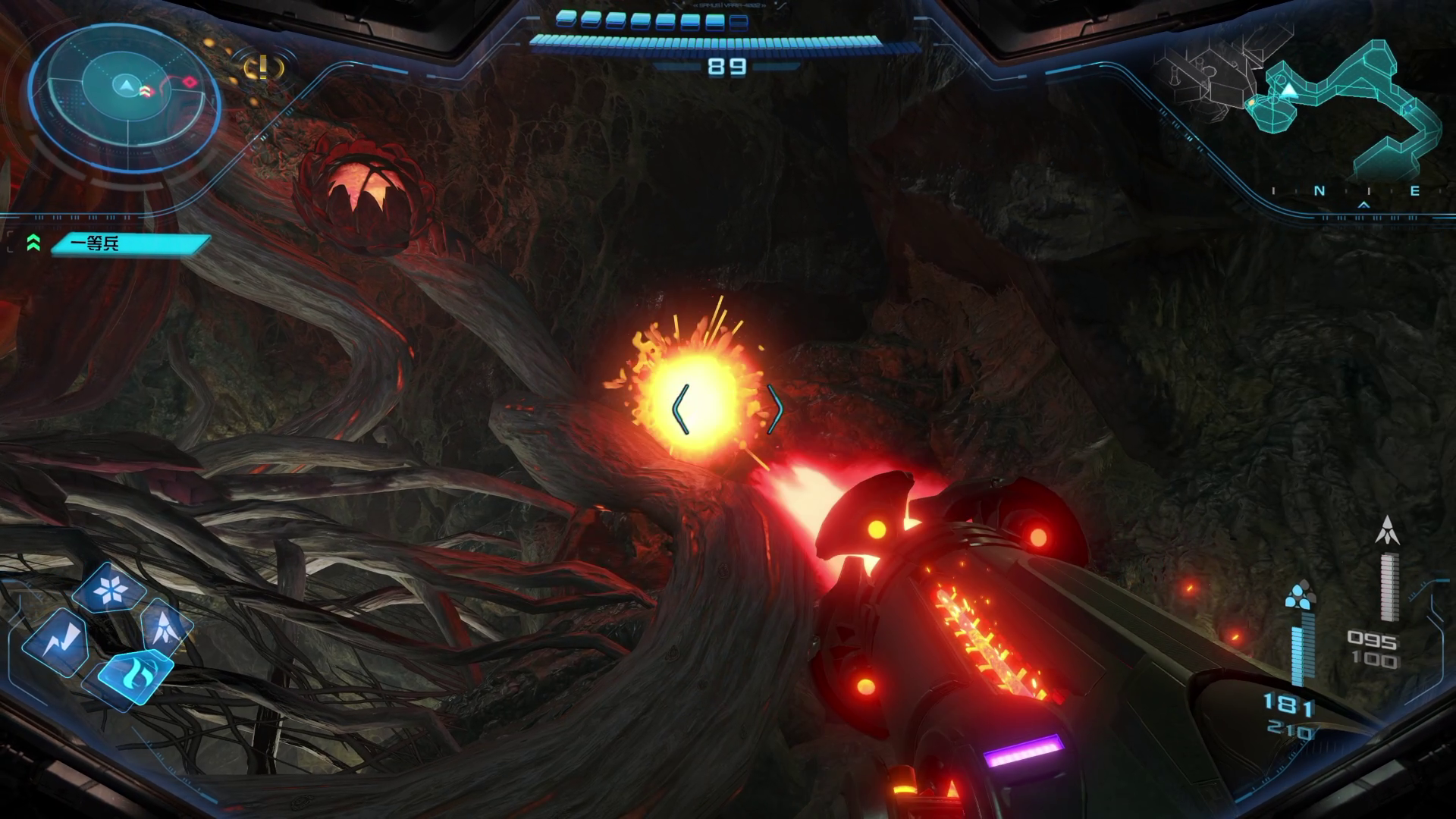
Task: Select the yellow exclamation warning indicator
Action: pyautogui.click(x=262, y=69)
